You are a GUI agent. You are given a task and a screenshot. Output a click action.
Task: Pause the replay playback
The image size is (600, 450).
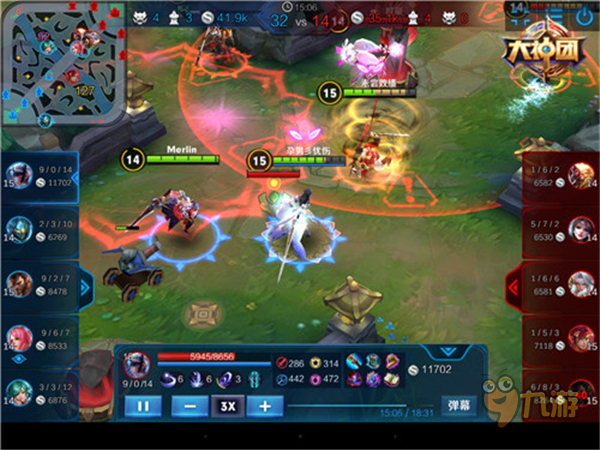(143, 406)
